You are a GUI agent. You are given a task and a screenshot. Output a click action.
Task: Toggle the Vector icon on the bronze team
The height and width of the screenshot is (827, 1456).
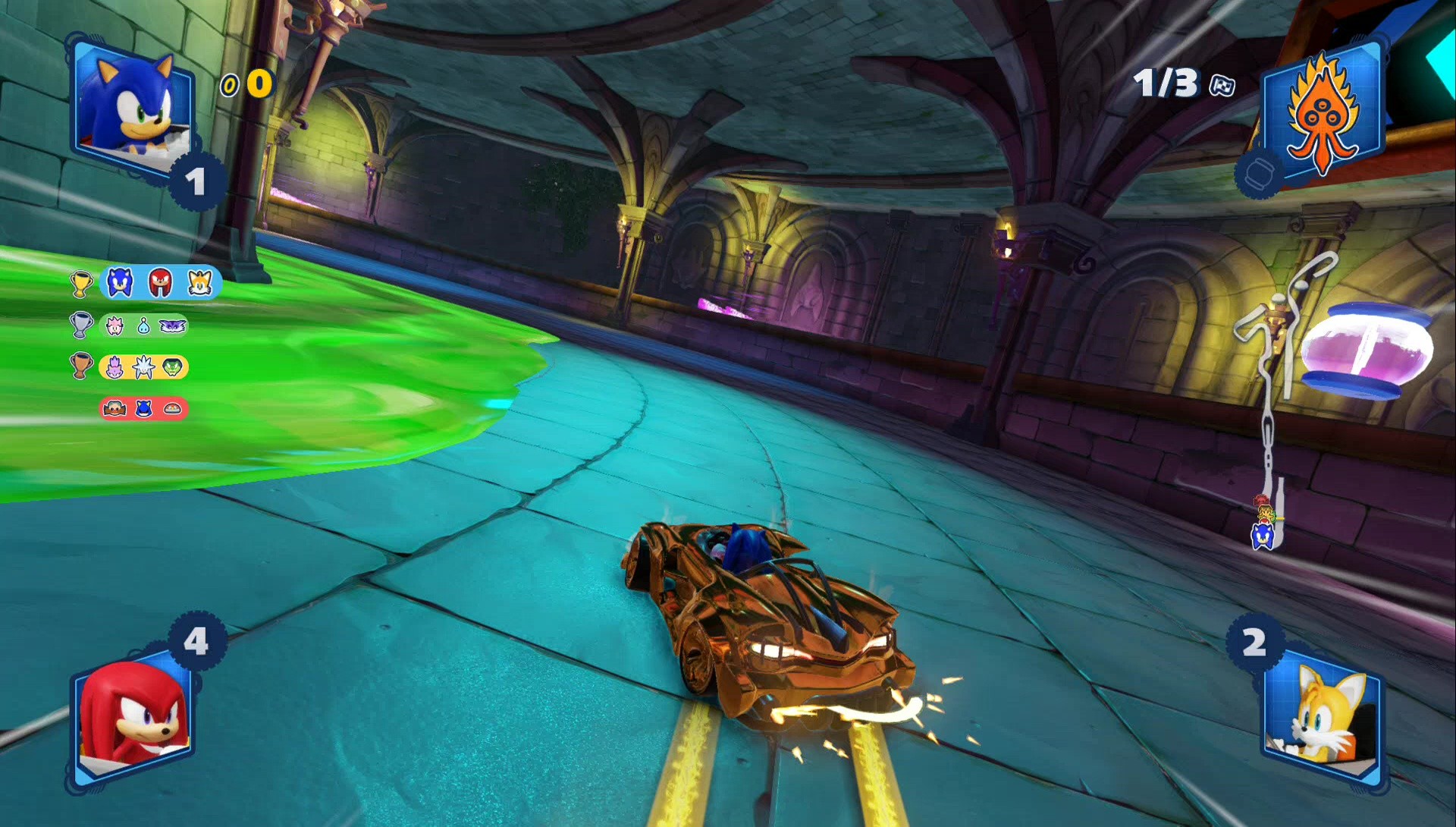coord(172,366)
